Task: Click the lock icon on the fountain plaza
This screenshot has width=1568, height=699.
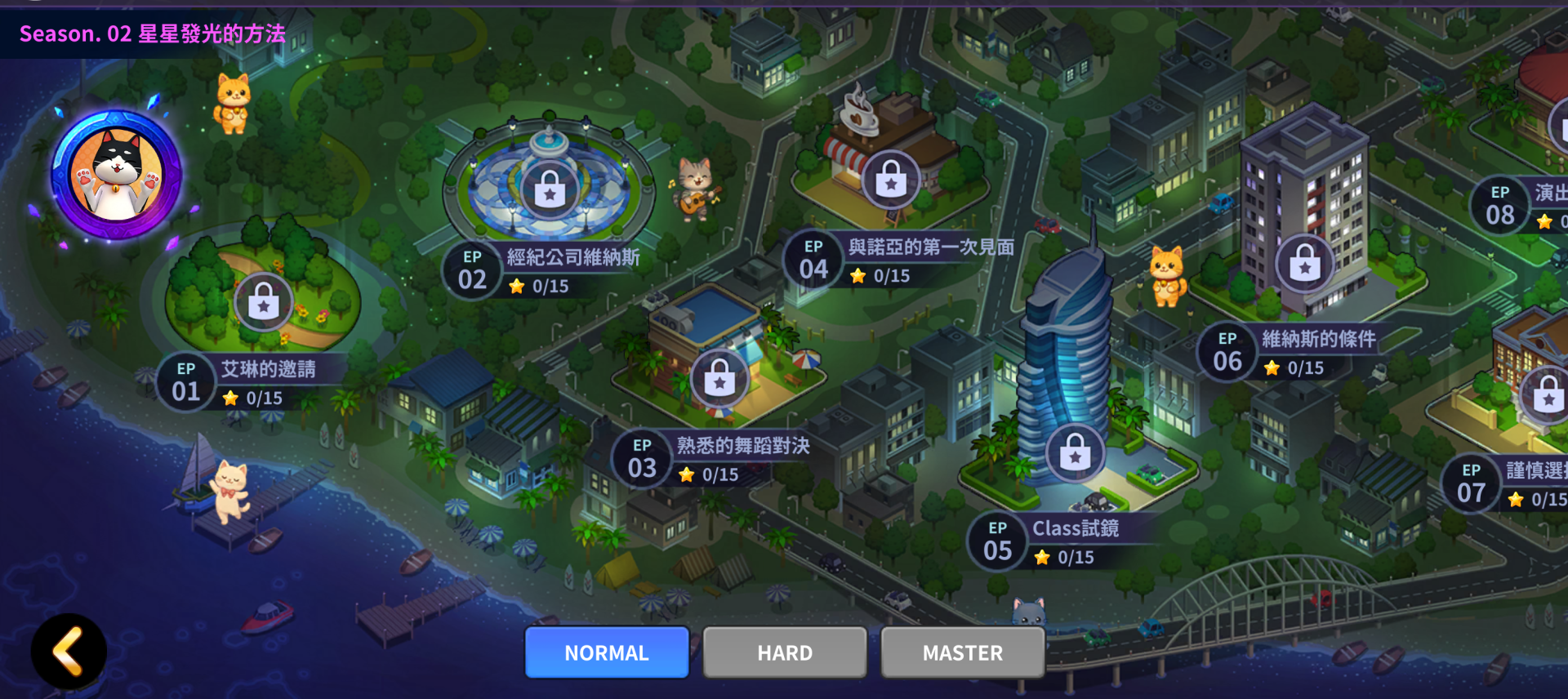Action: coord(550,190)
